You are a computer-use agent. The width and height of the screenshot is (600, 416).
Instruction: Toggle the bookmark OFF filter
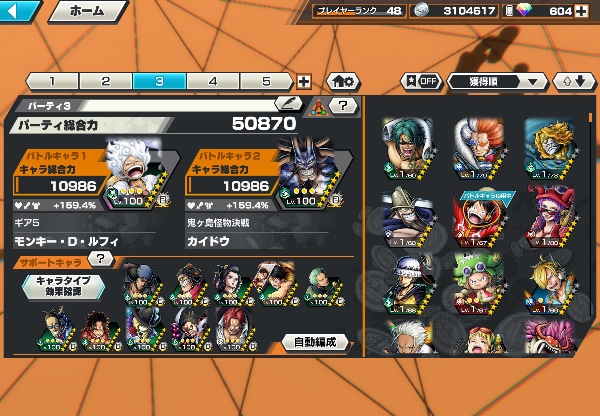tap(421, 81)
